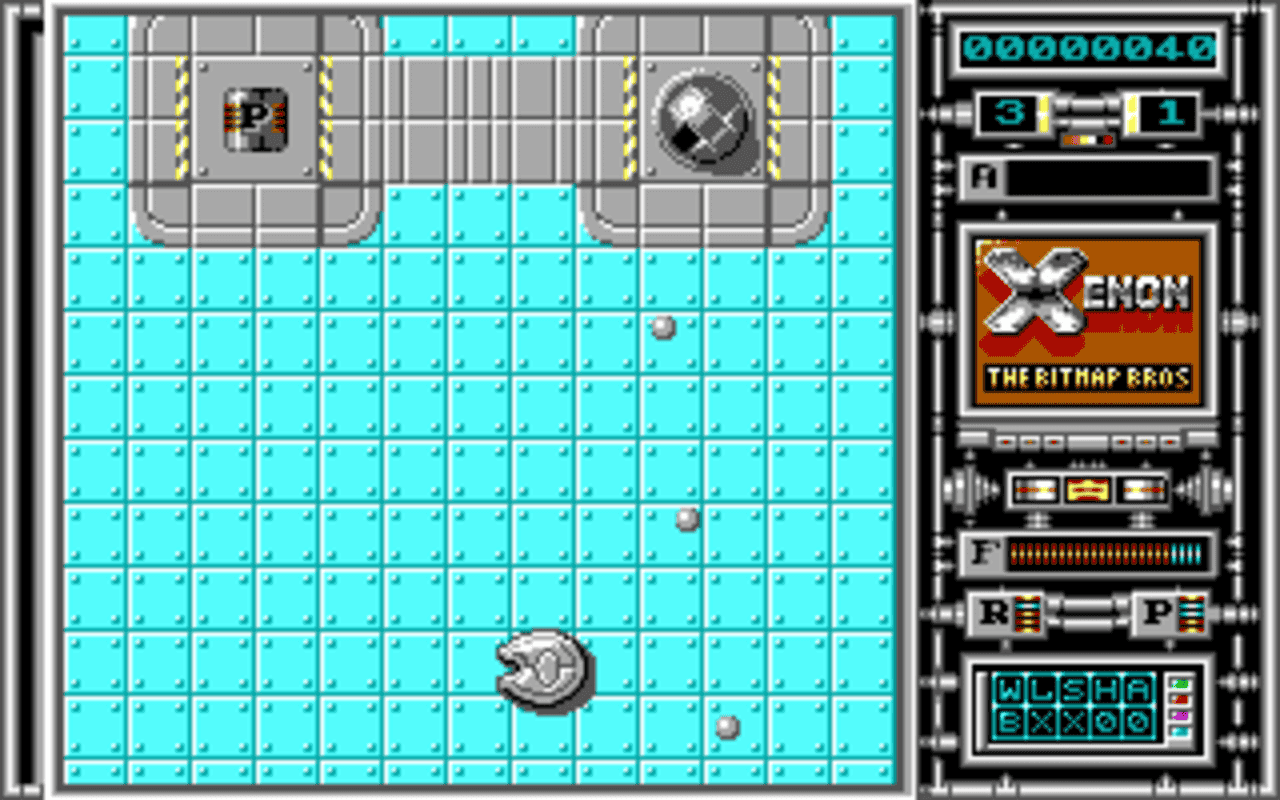Toggle the magenta indicator light beside the keypad
1280x800 pixels.
[1180, 716]
